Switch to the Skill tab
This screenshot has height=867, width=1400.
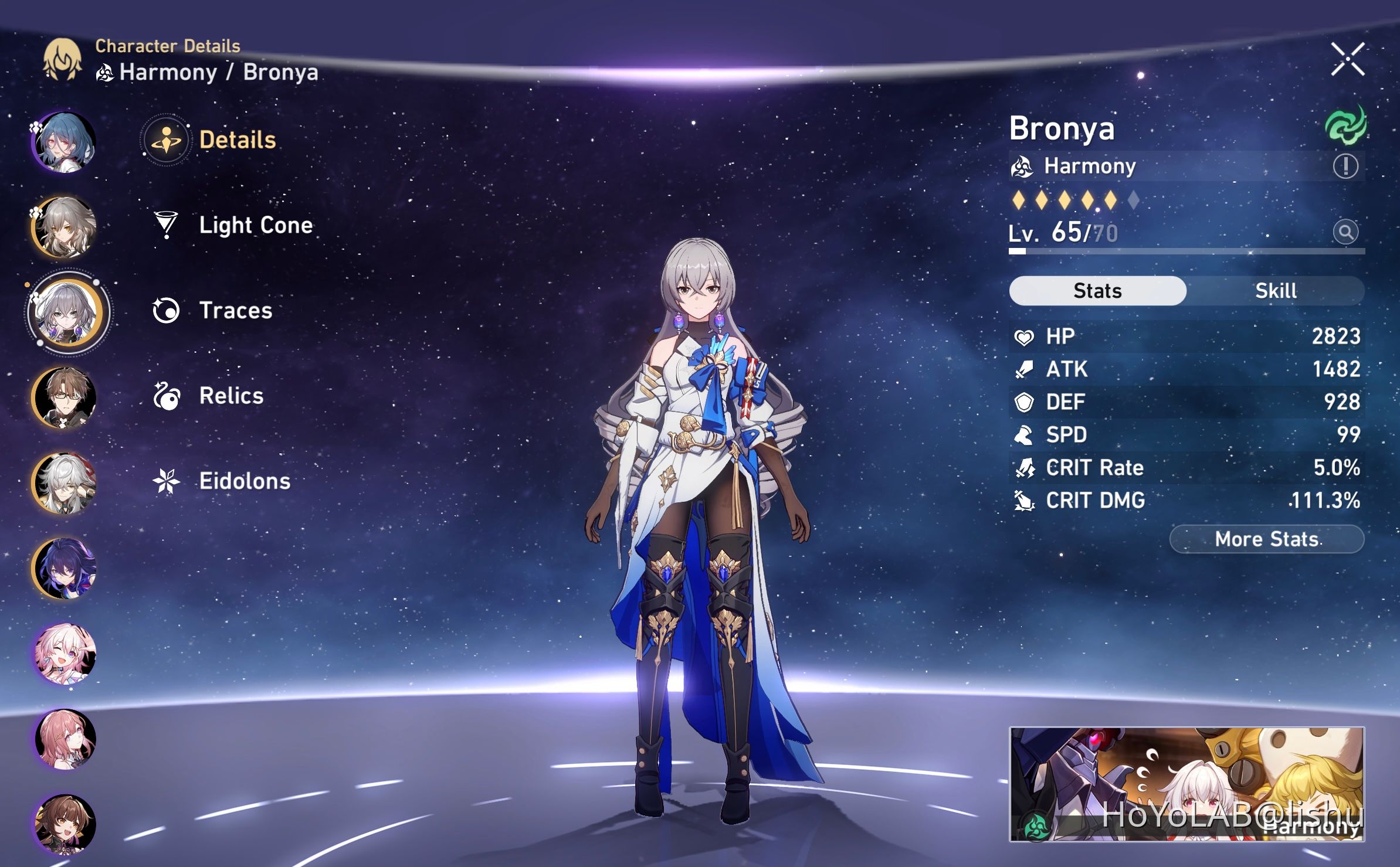pyautogui.click(x=1275, y=291)
